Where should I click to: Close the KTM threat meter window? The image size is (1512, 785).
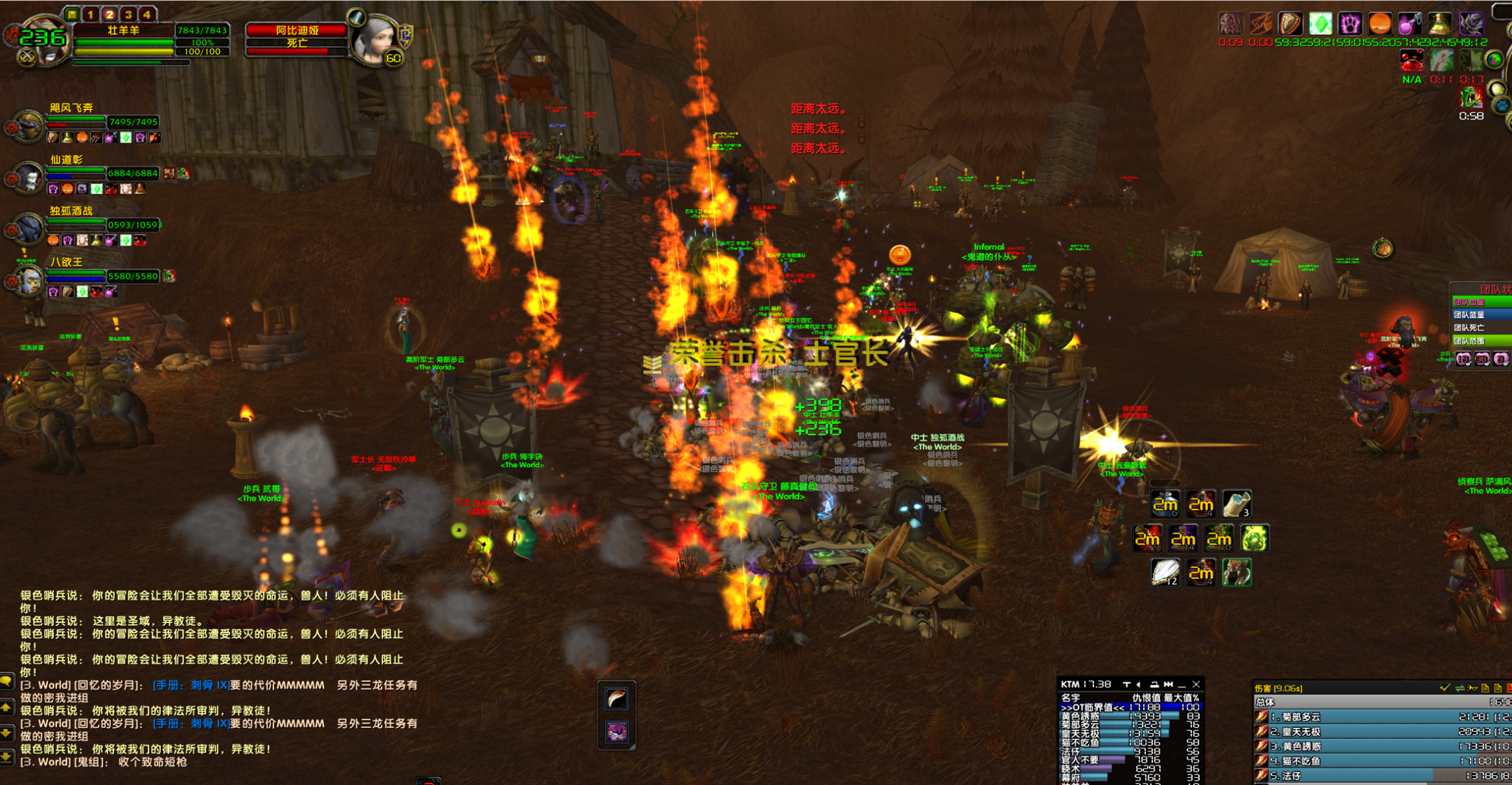click(1196, 684)
